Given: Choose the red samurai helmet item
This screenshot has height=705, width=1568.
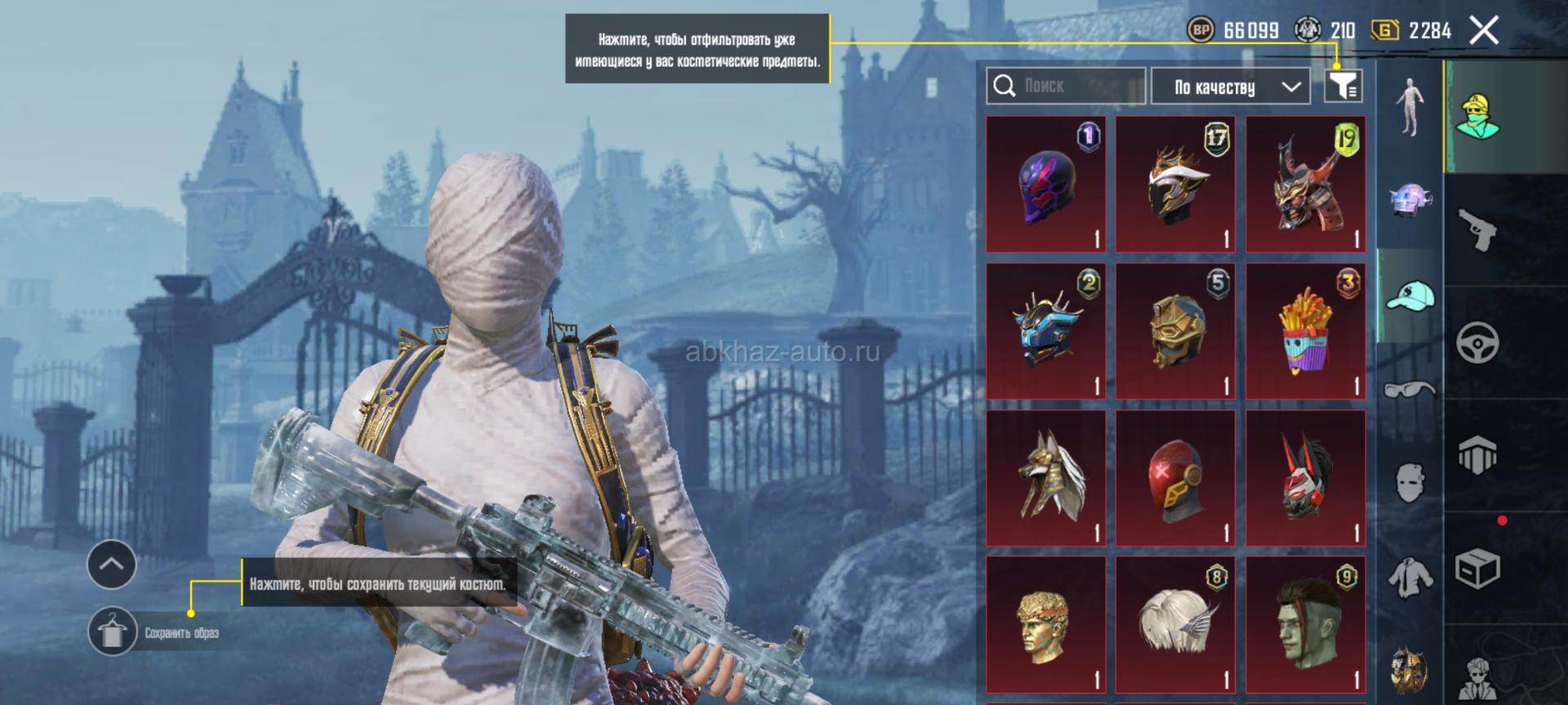Looking at the screenshot, I should [1305, 185].
